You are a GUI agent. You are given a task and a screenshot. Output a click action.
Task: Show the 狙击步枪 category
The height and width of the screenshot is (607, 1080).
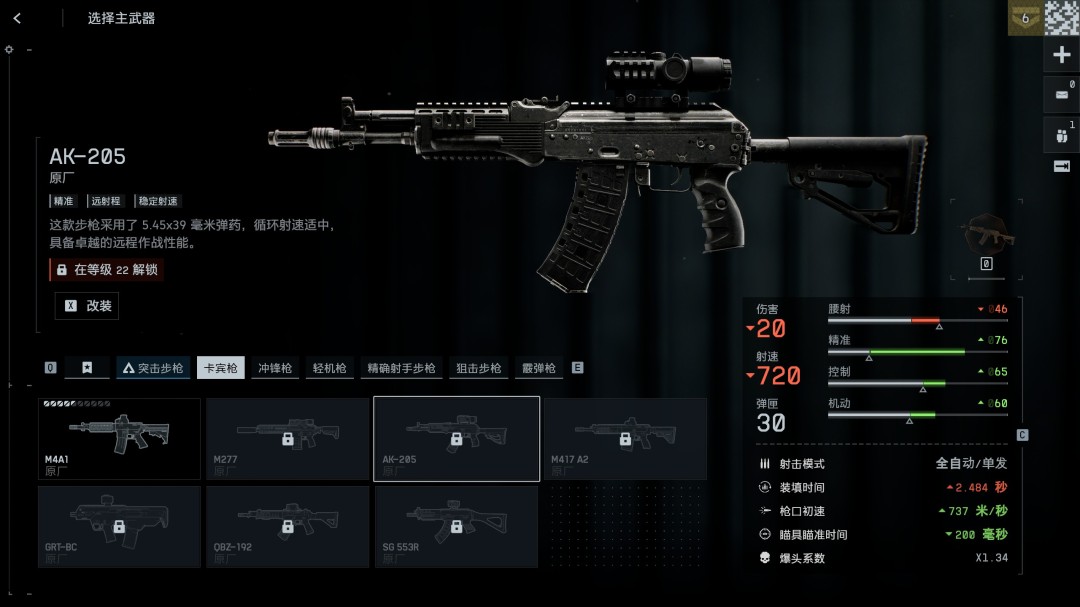coord(478,368)
